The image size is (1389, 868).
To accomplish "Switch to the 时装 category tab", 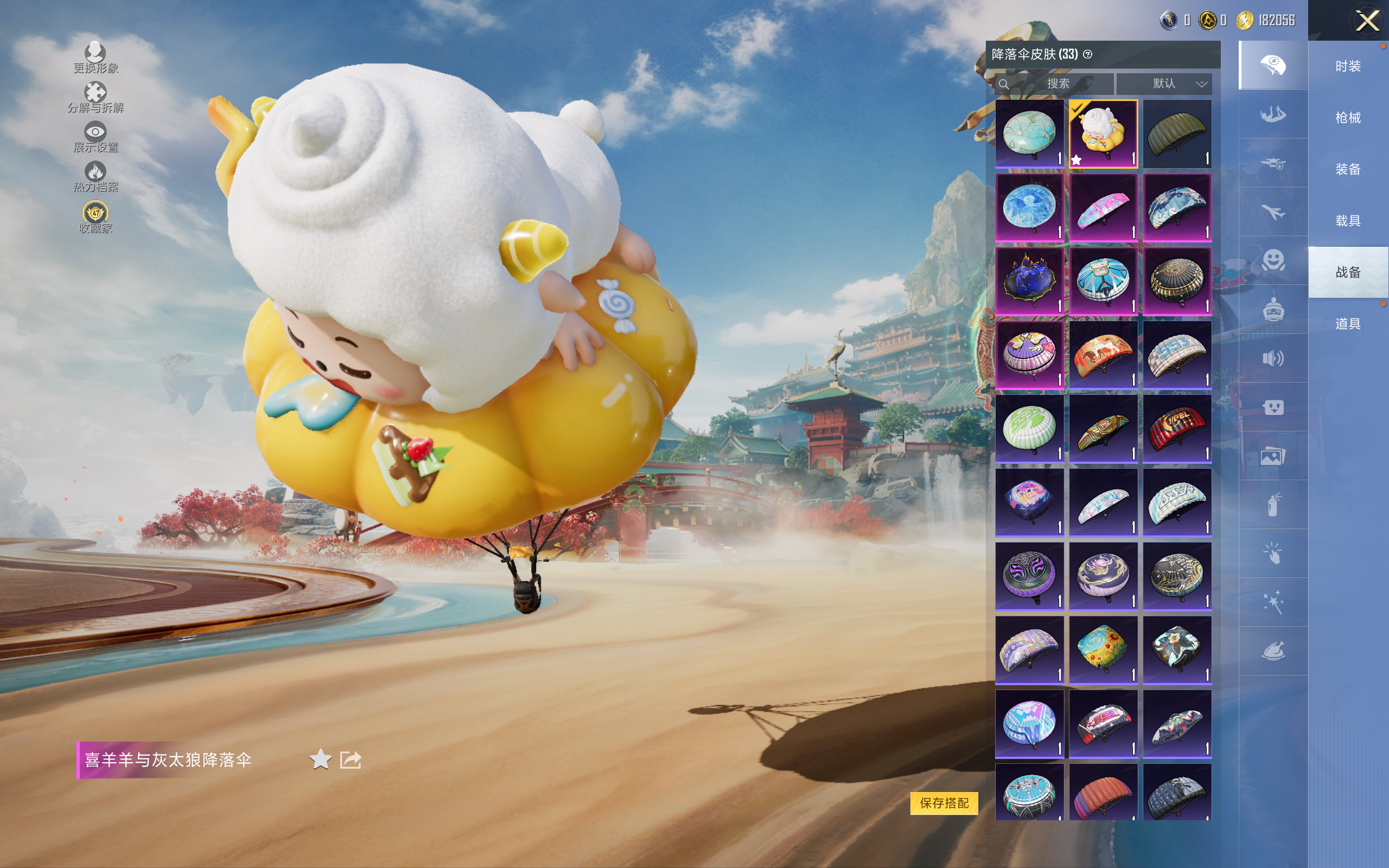I will [x=1348, y=66].
